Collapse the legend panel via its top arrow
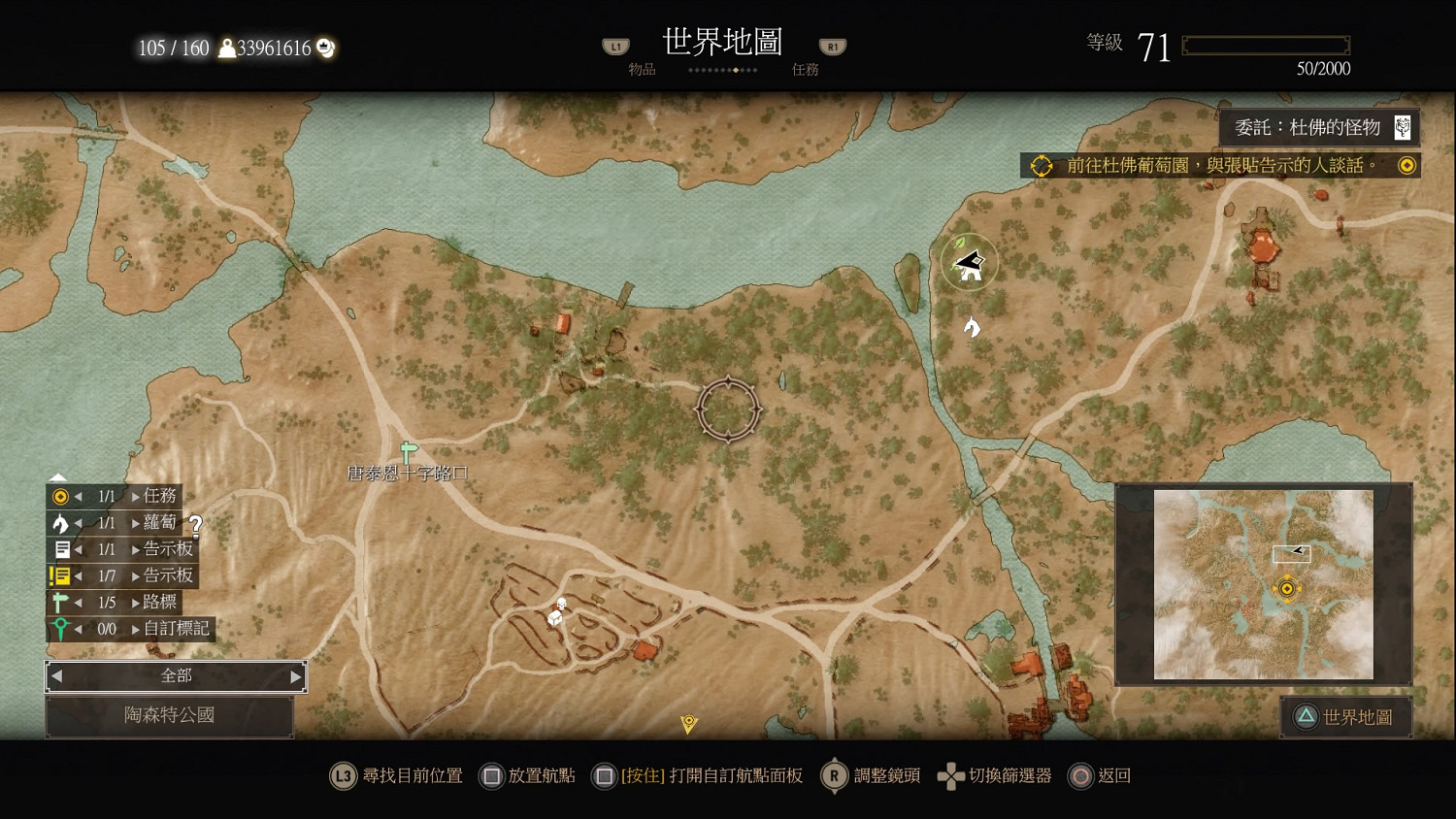Screen dimensions: 1456x819 (58, 476)
